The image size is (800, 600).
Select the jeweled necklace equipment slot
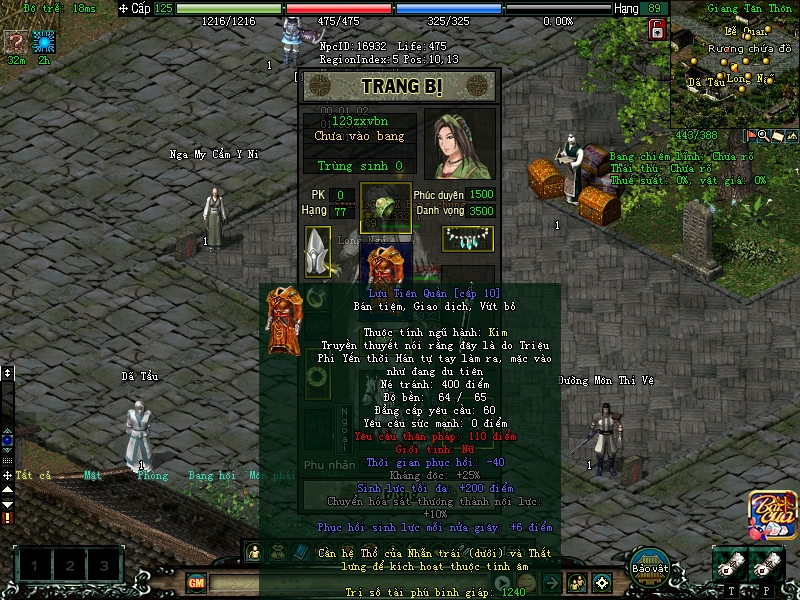[x=468, y=238]
